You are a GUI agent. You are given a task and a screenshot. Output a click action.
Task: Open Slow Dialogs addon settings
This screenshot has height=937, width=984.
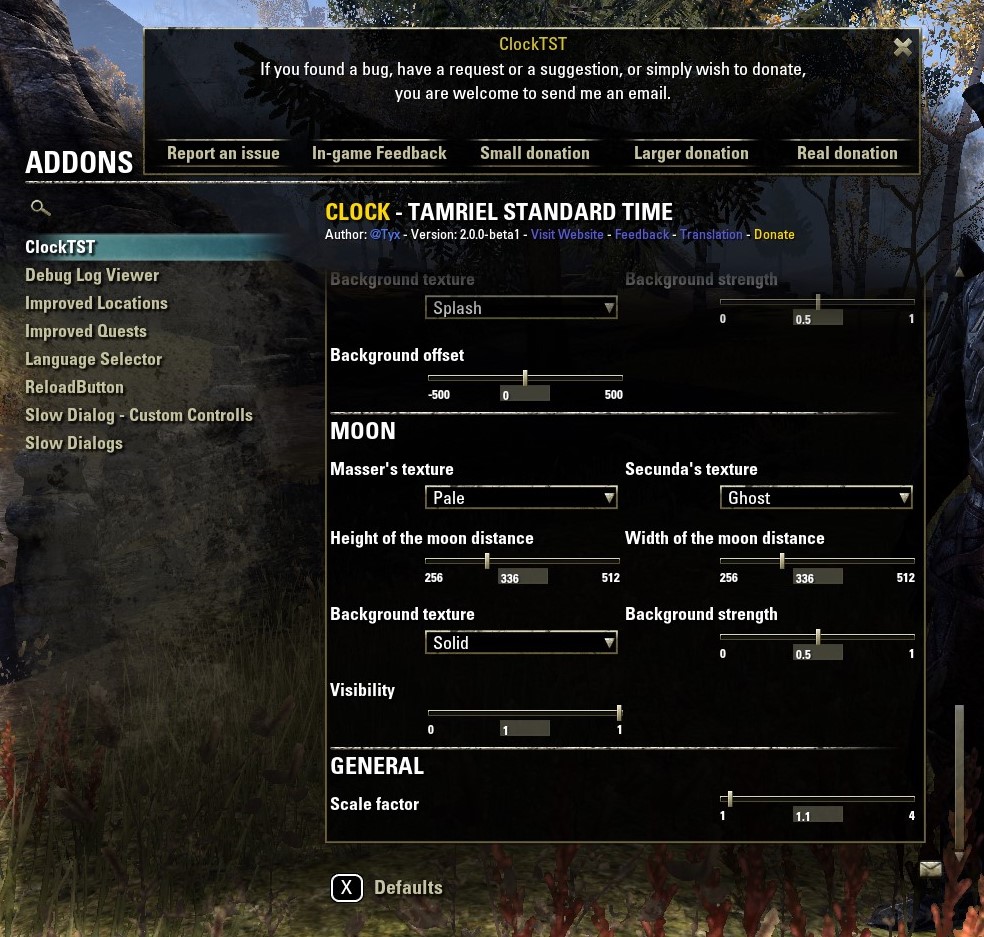[74, 443]
